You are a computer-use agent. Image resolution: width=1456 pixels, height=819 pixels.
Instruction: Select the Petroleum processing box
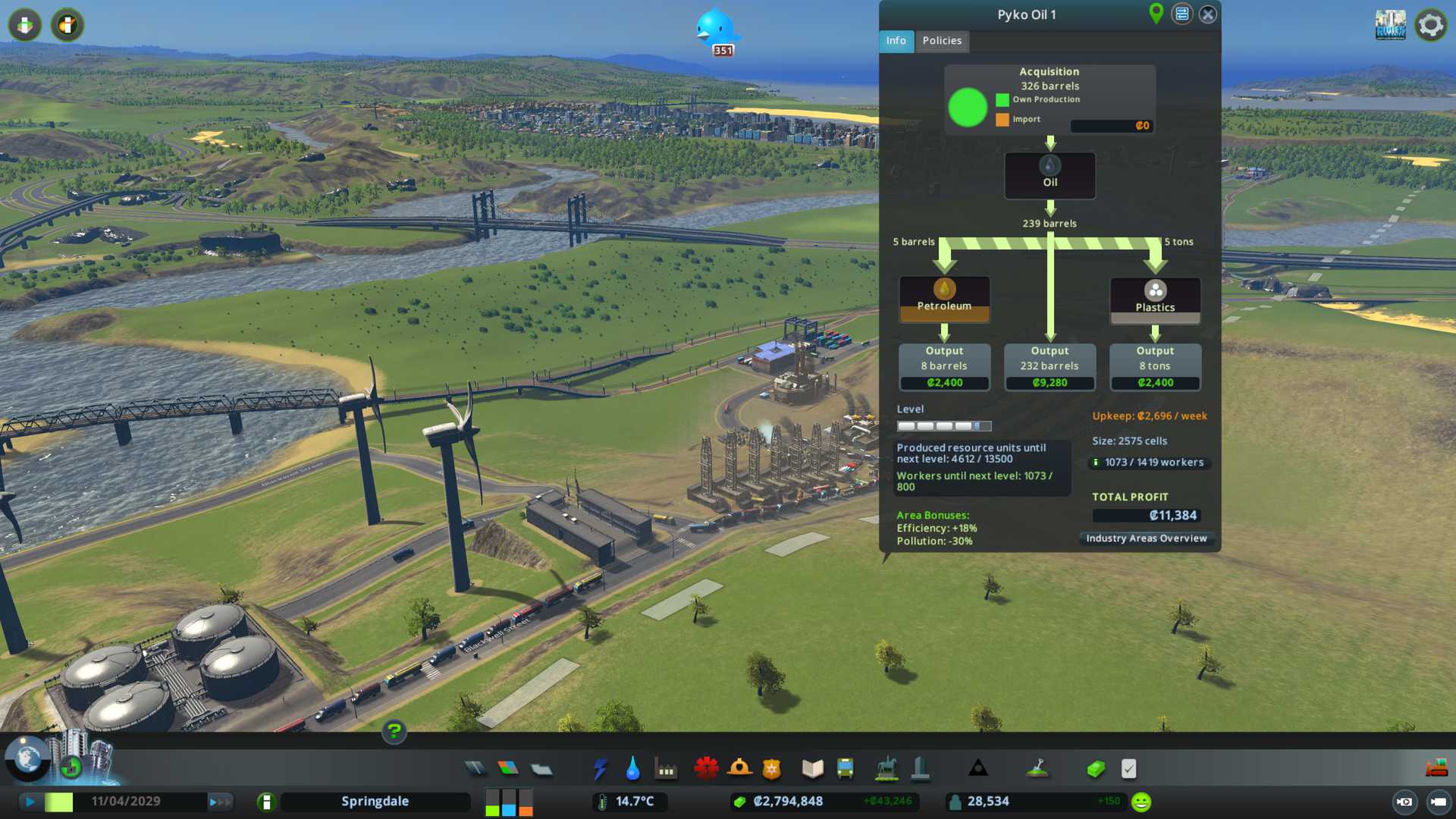tap(944, 299)
